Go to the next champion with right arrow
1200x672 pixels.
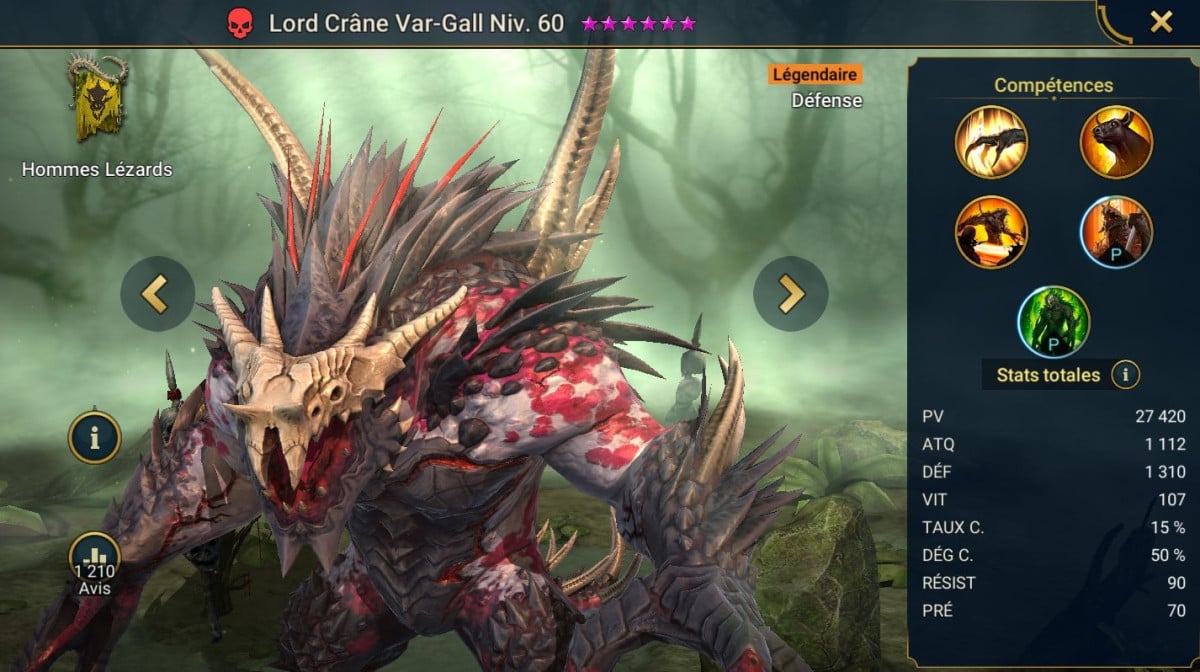(x=790, y=294)
